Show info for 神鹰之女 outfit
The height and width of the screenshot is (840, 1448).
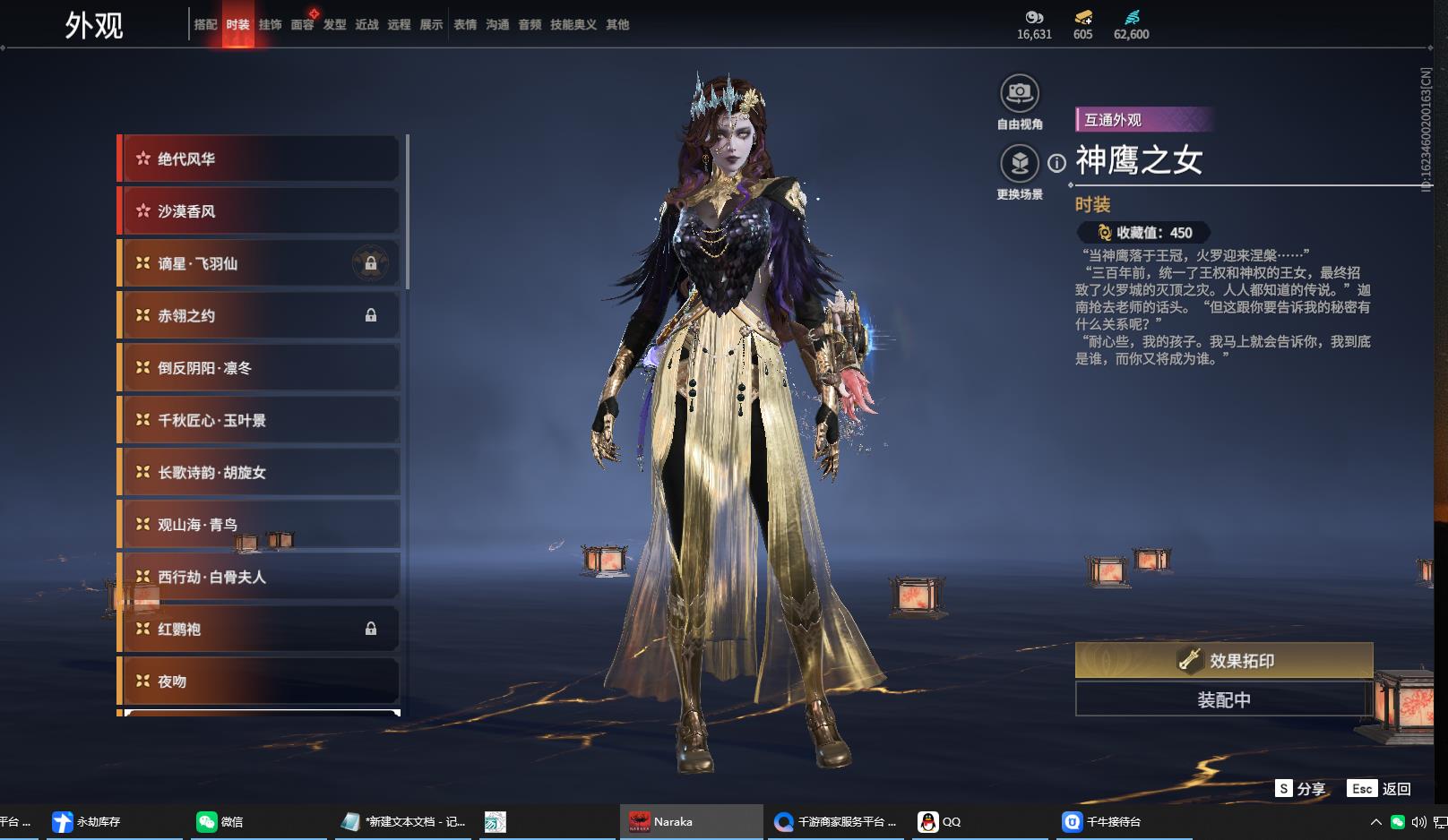1057,163
